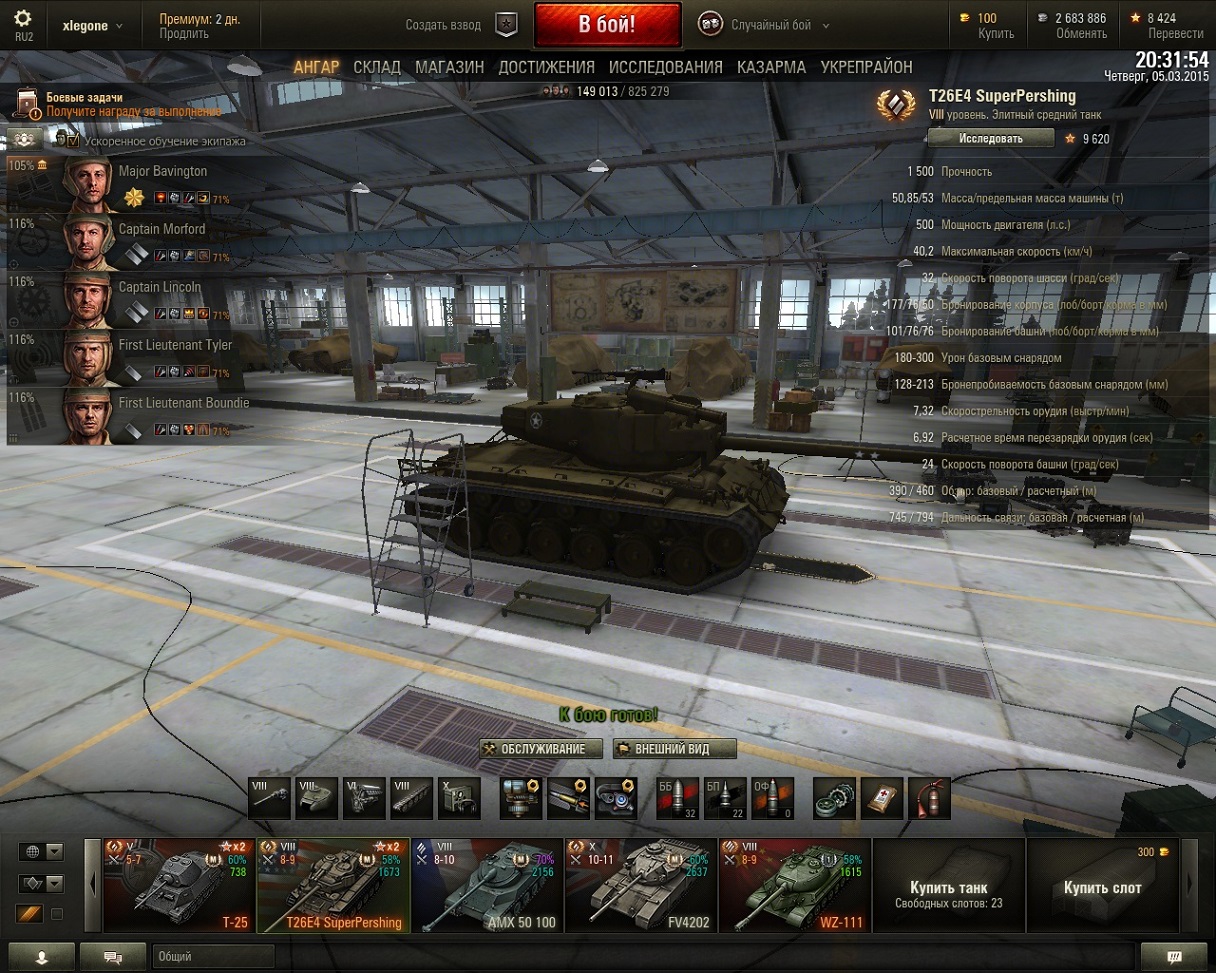Switch to the КАЗАРМА tab
This screenshot has width=1216, height=973.
click(x=771, y=67)
